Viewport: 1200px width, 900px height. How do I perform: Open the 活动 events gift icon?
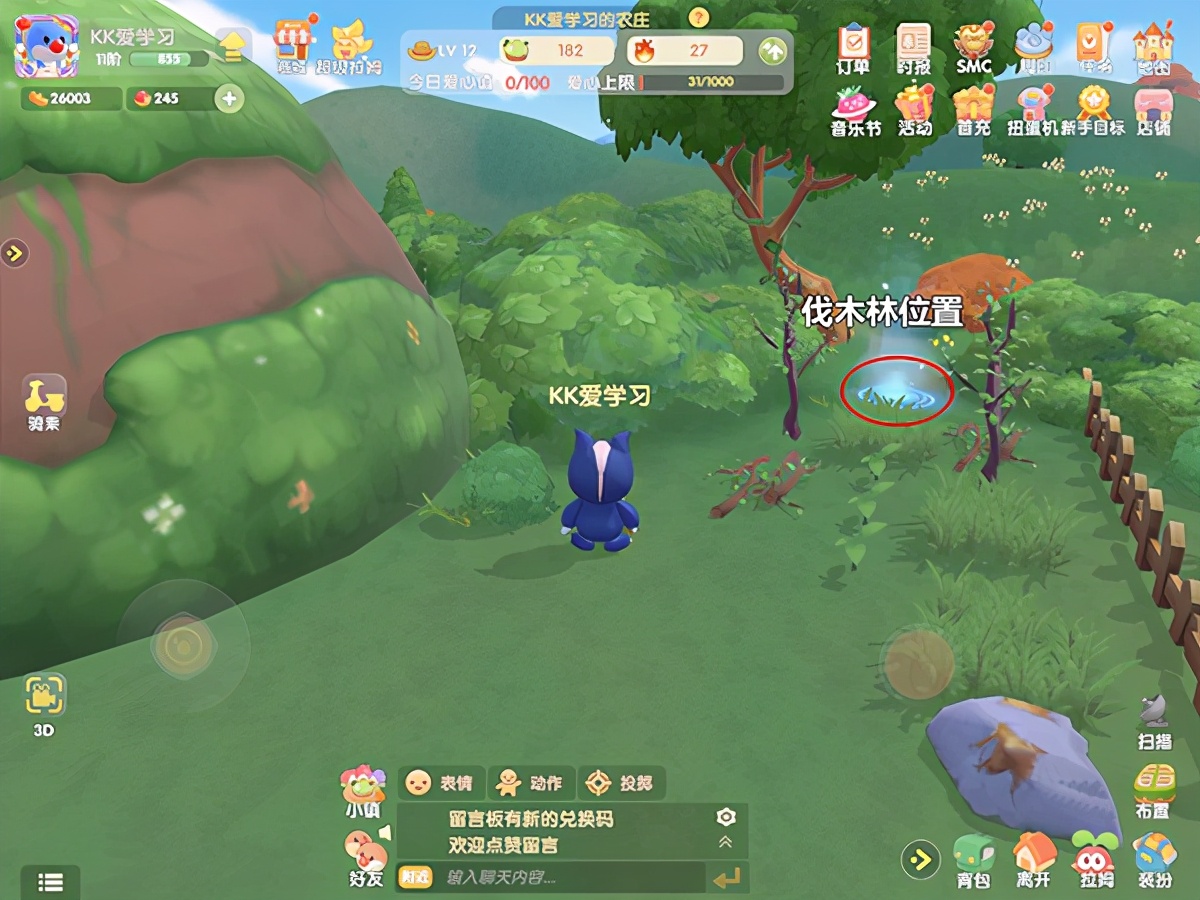(x=914, y=108)
